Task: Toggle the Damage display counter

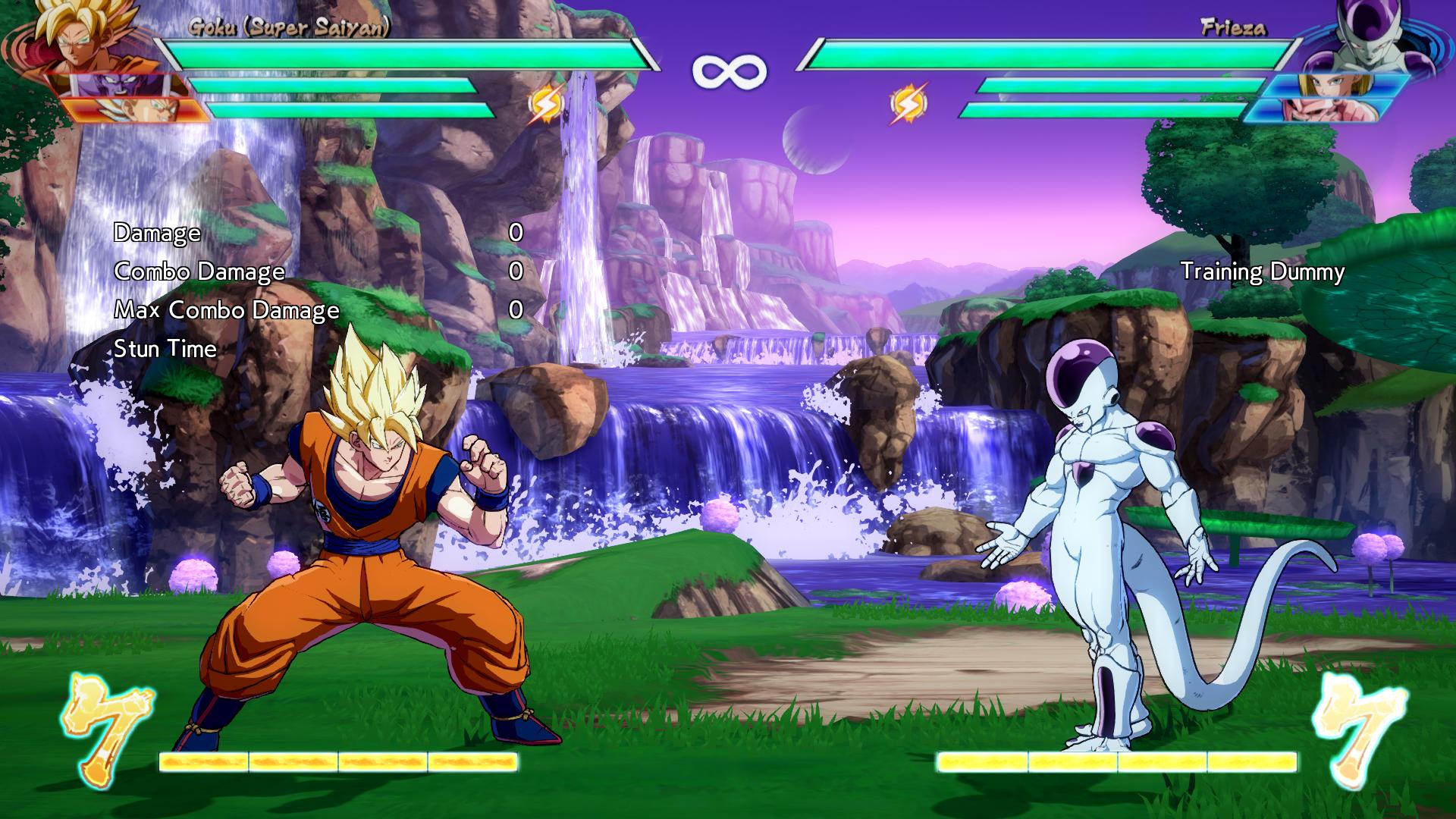Action: (x=155, y=233)
